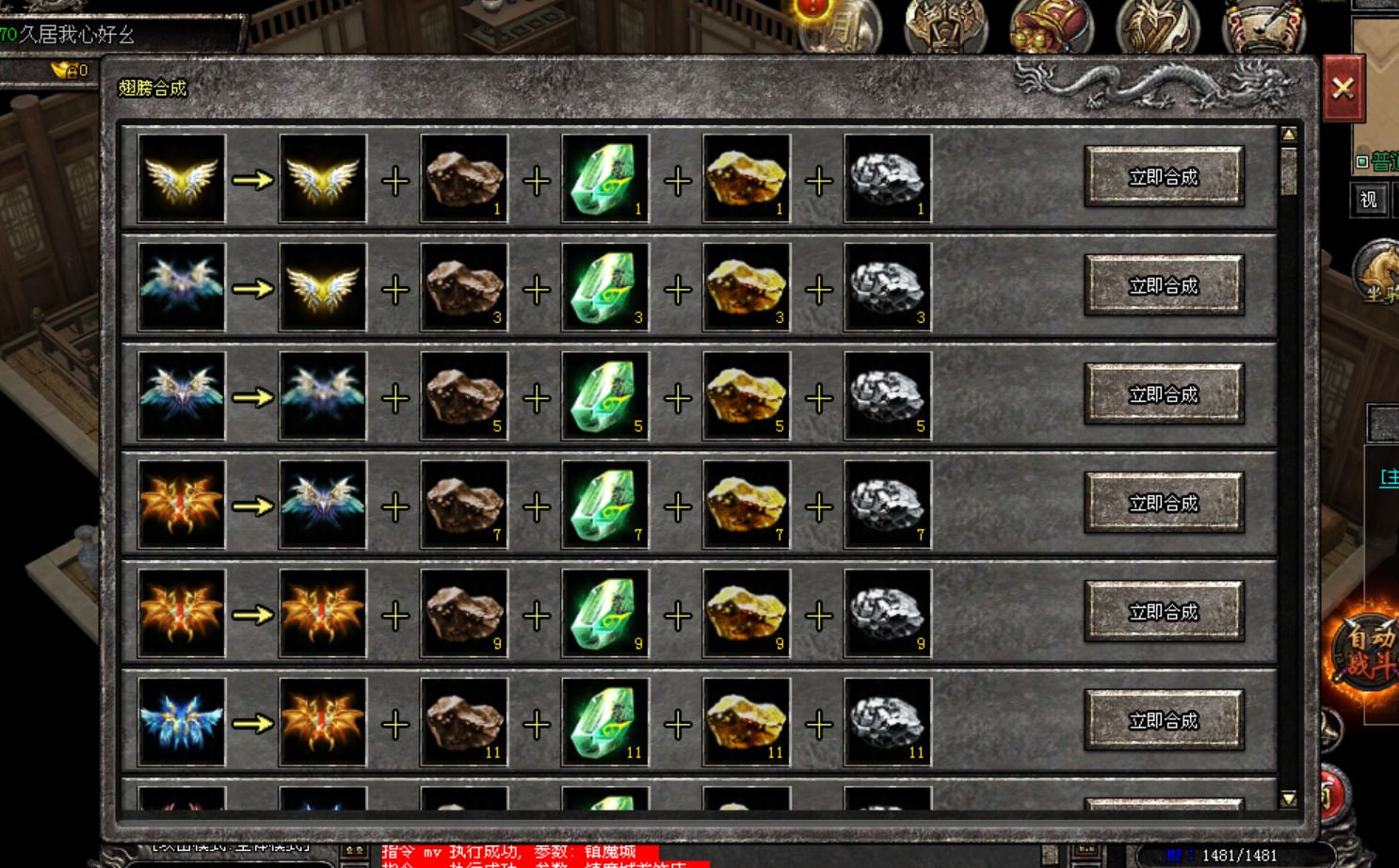Synthesize the recipe costing 7 of each material

pyautogui.click(x=1164, y=504)
